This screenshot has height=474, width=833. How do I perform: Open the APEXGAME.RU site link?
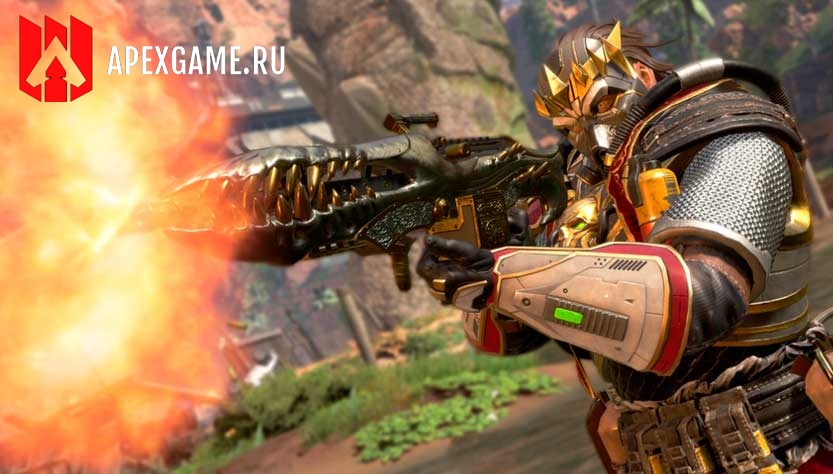click(195, 61)
